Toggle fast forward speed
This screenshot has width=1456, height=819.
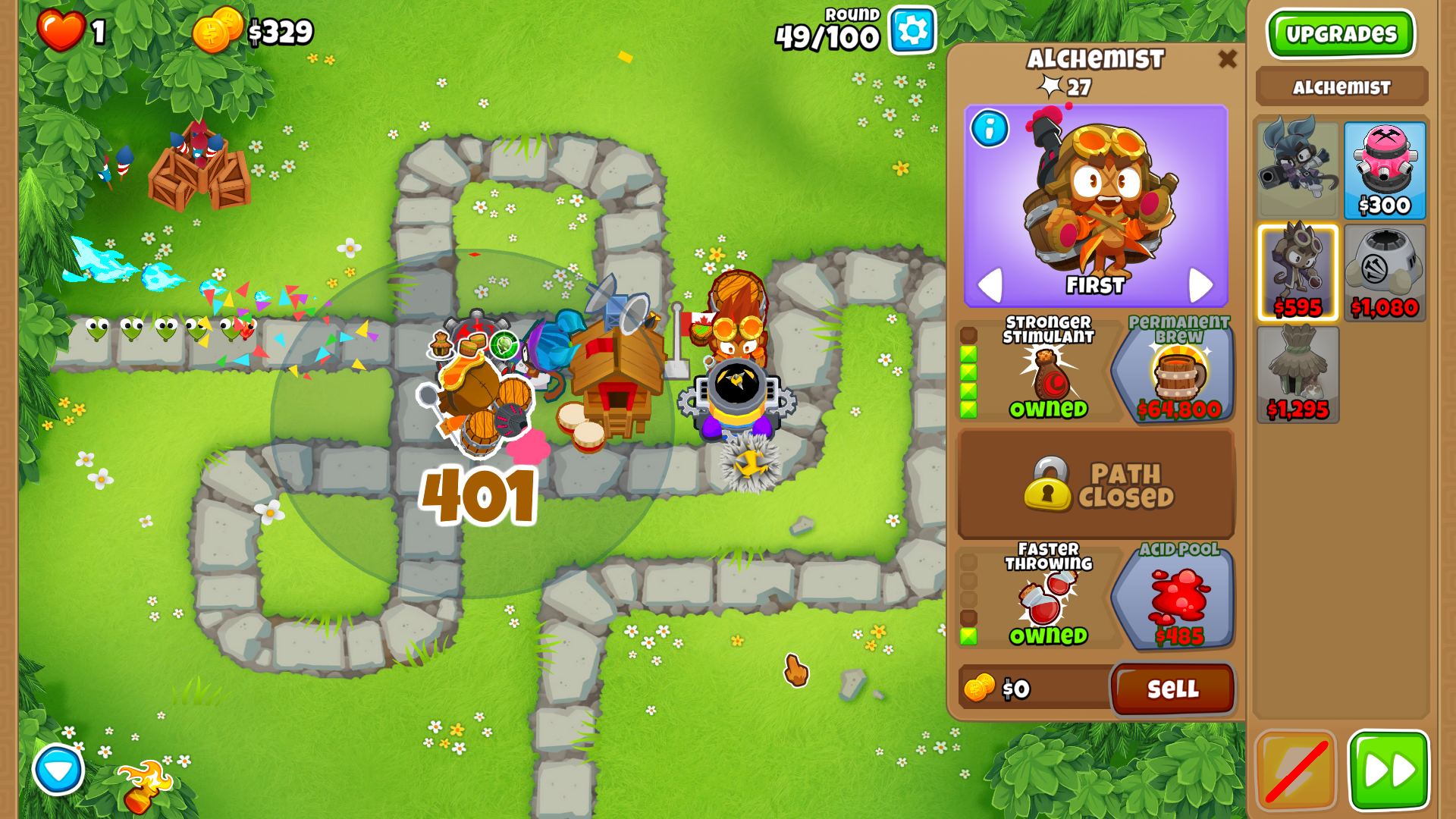pos(1389,770)
